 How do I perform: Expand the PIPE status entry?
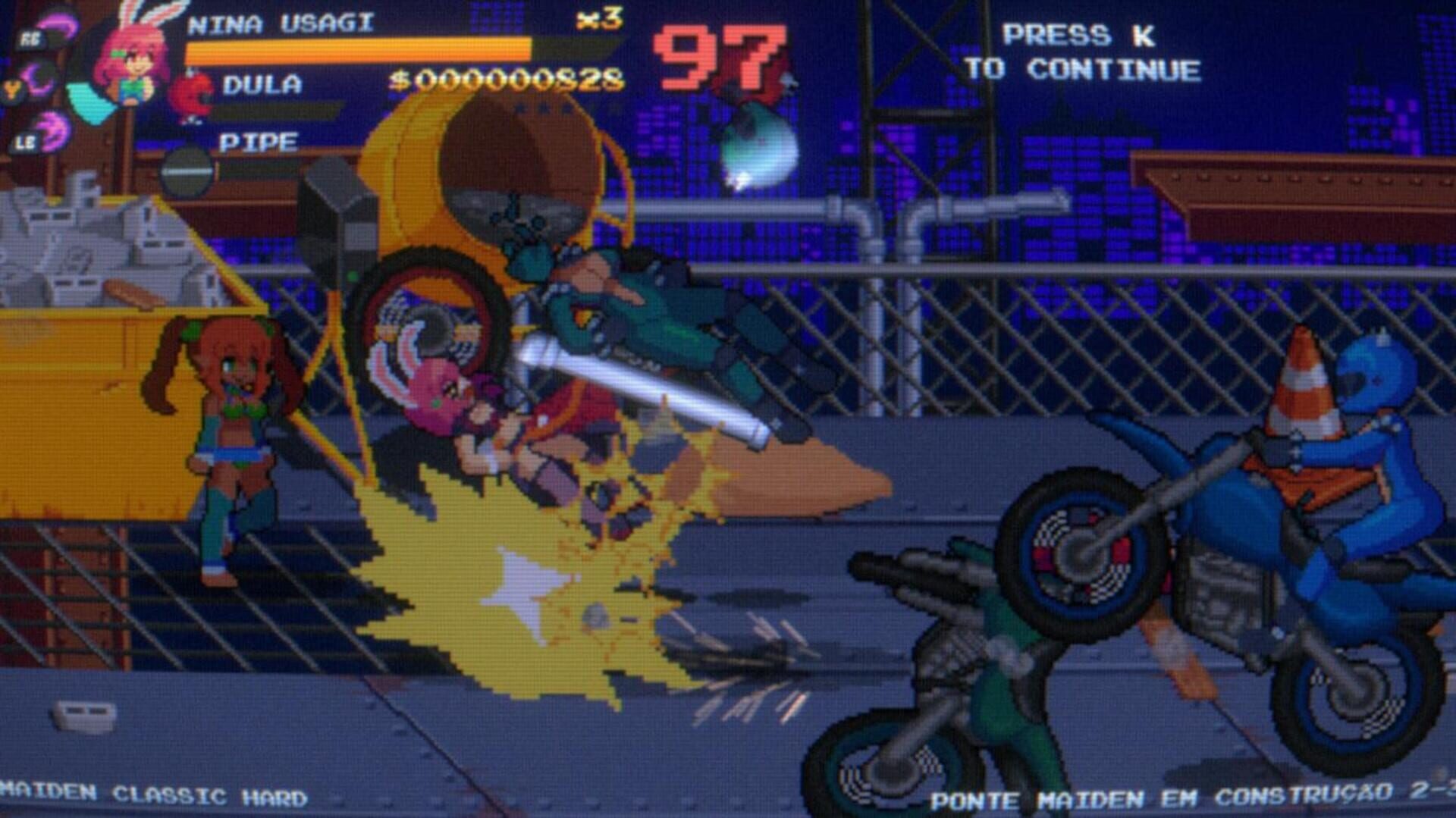pos(262,140)
